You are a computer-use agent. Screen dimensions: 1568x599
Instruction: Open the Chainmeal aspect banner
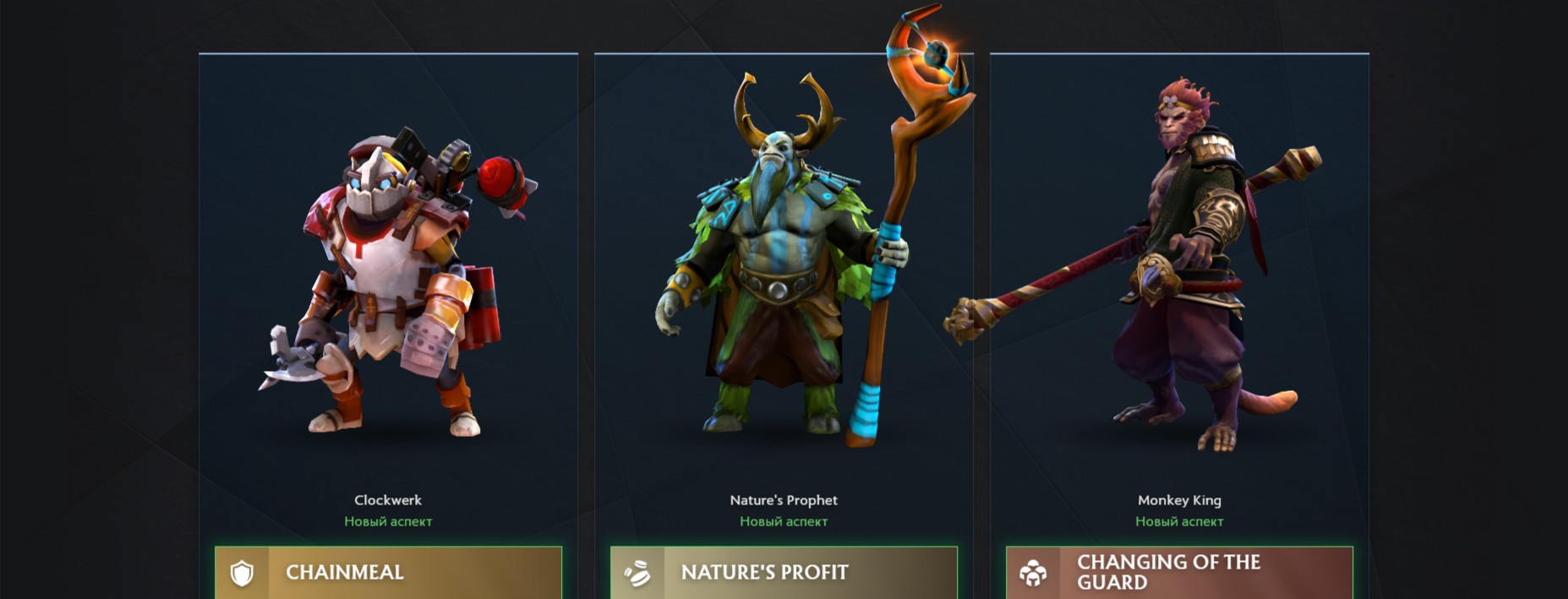[x=388, y=573]
